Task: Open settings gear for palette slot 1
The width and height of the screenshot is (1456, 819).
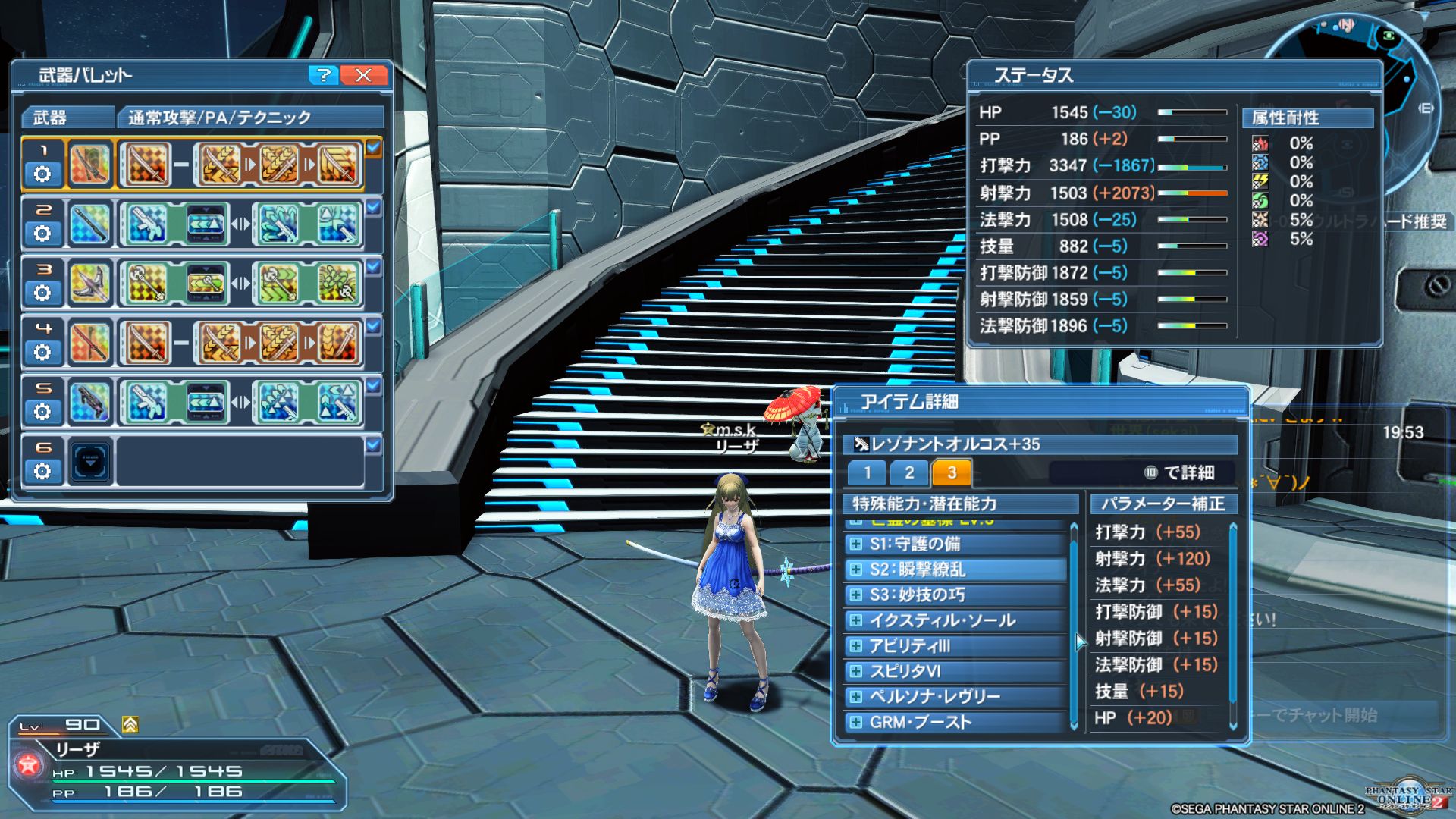Action: point(42,174)
